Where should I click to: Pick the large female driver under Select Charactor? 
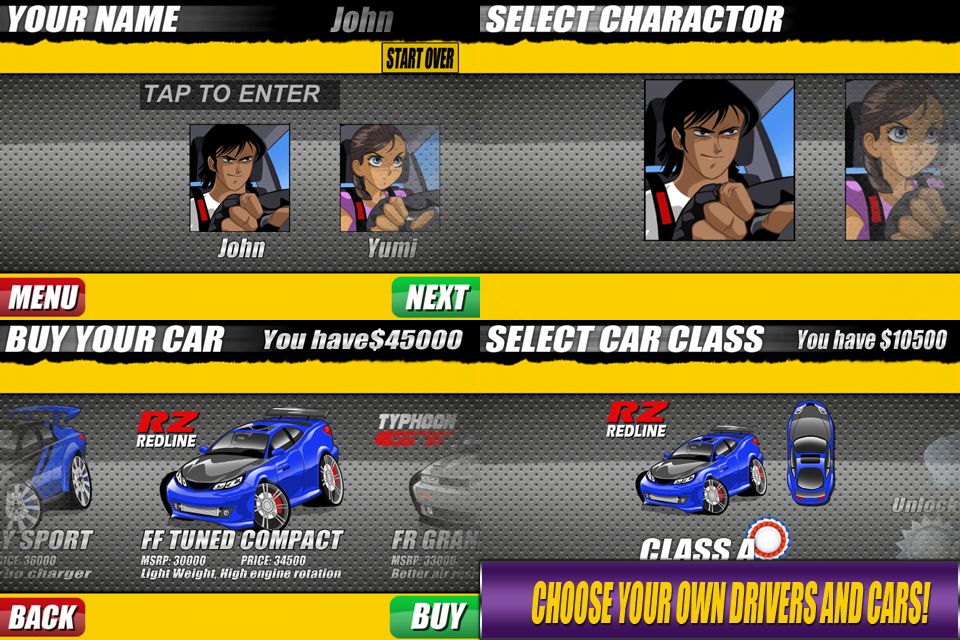click(x=901, y=160)
